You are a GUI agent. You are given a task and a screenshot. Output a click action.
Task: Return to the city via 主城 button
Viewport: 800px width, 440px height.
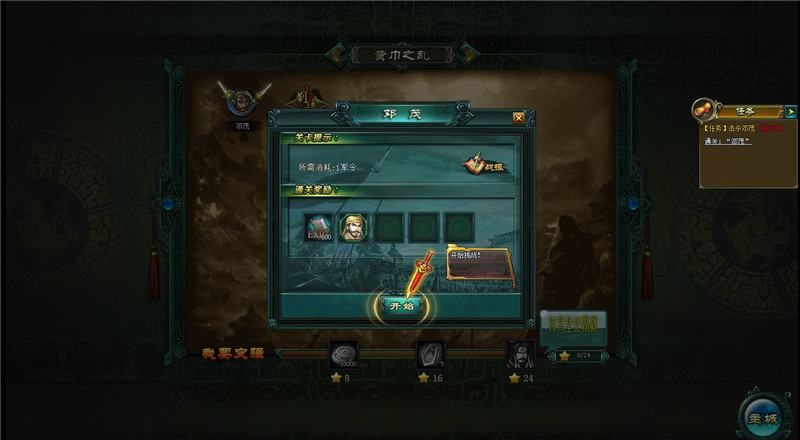pos(763,412)
